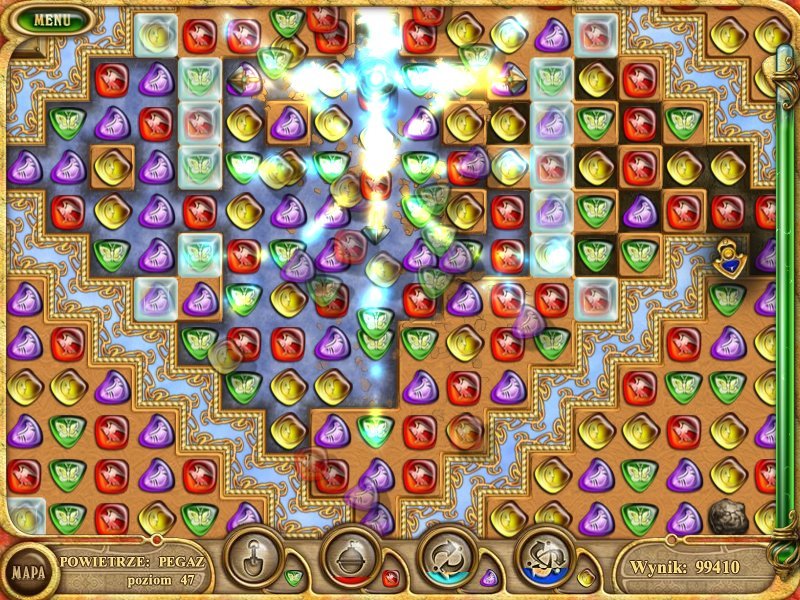The image size is (800, 600).
Task: Click the grey stone tile on the board
Action: (727, 517)
